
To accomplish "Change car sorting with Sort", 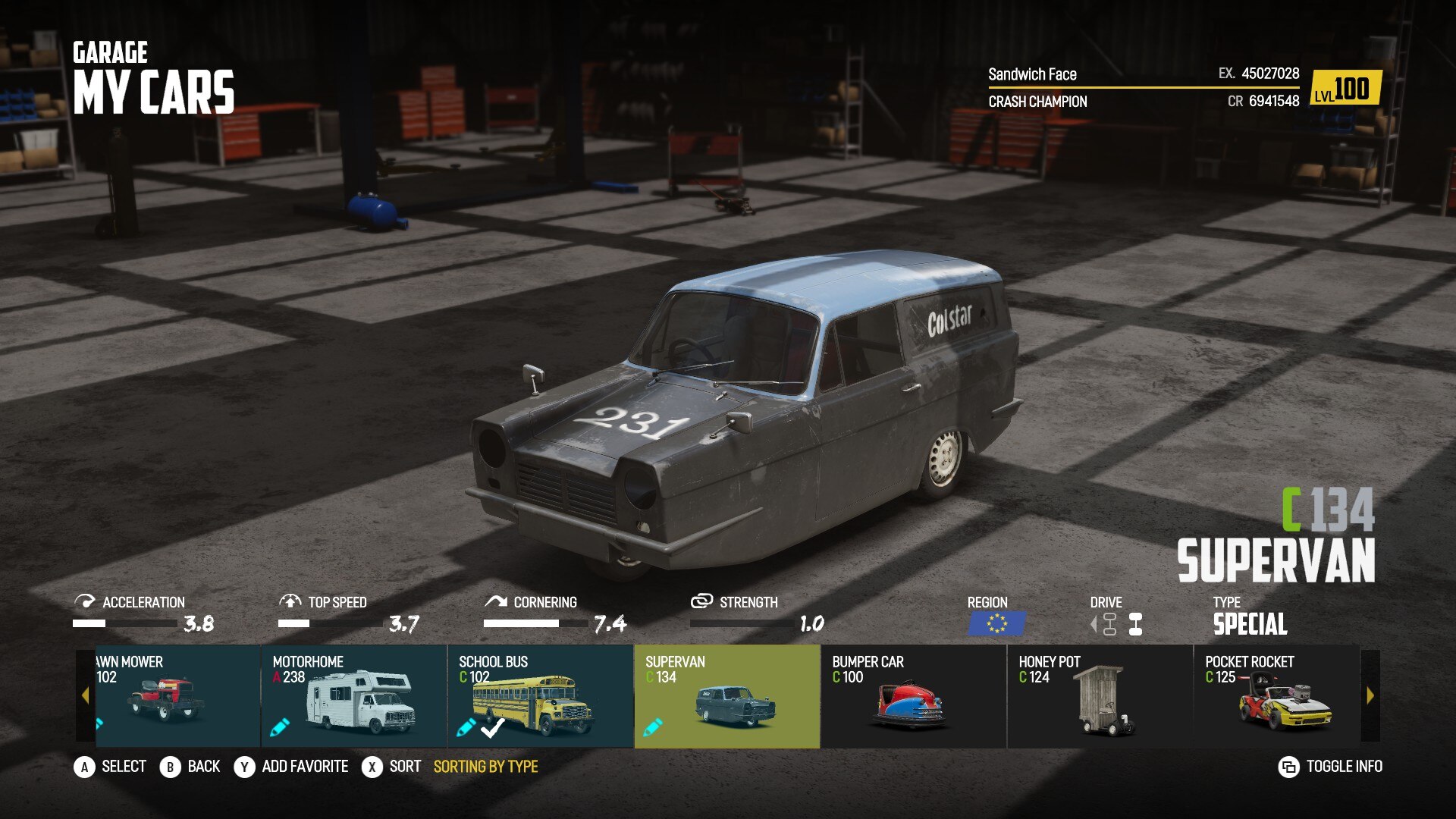I will pos(391,767).
